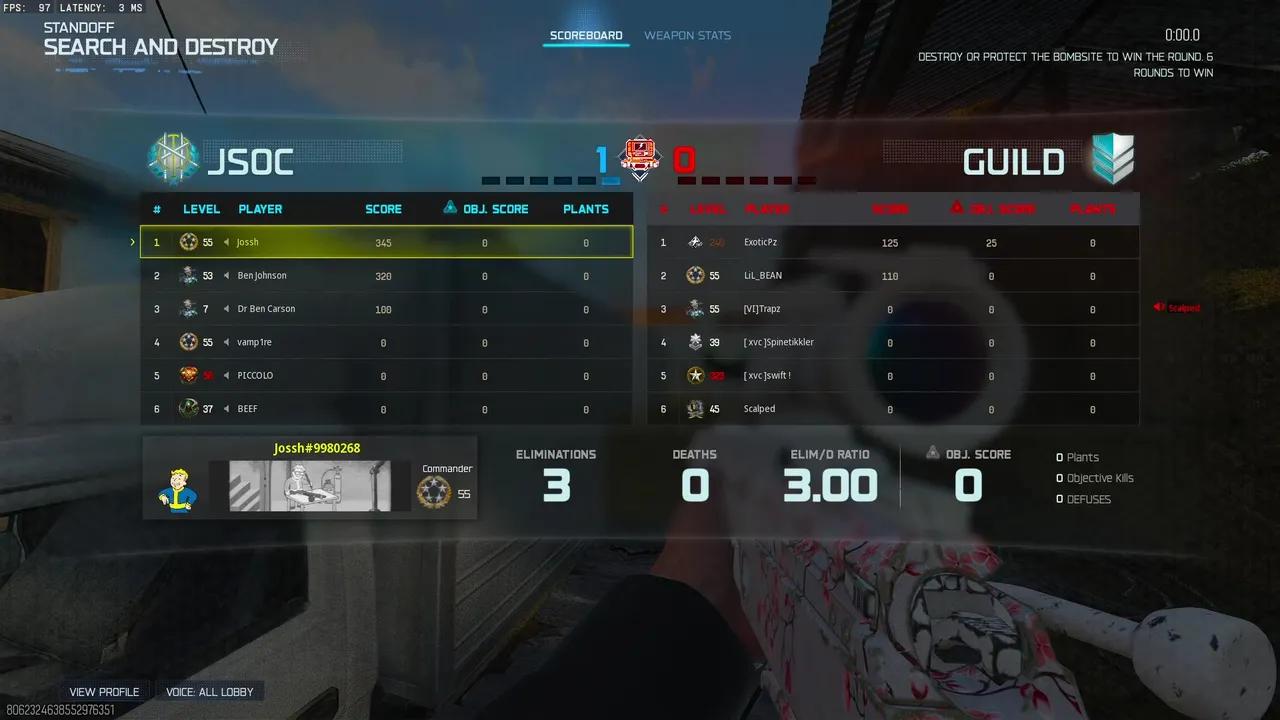
Task: Select Dr Ben Carson on the scoreboard
Action: [386, 309]
